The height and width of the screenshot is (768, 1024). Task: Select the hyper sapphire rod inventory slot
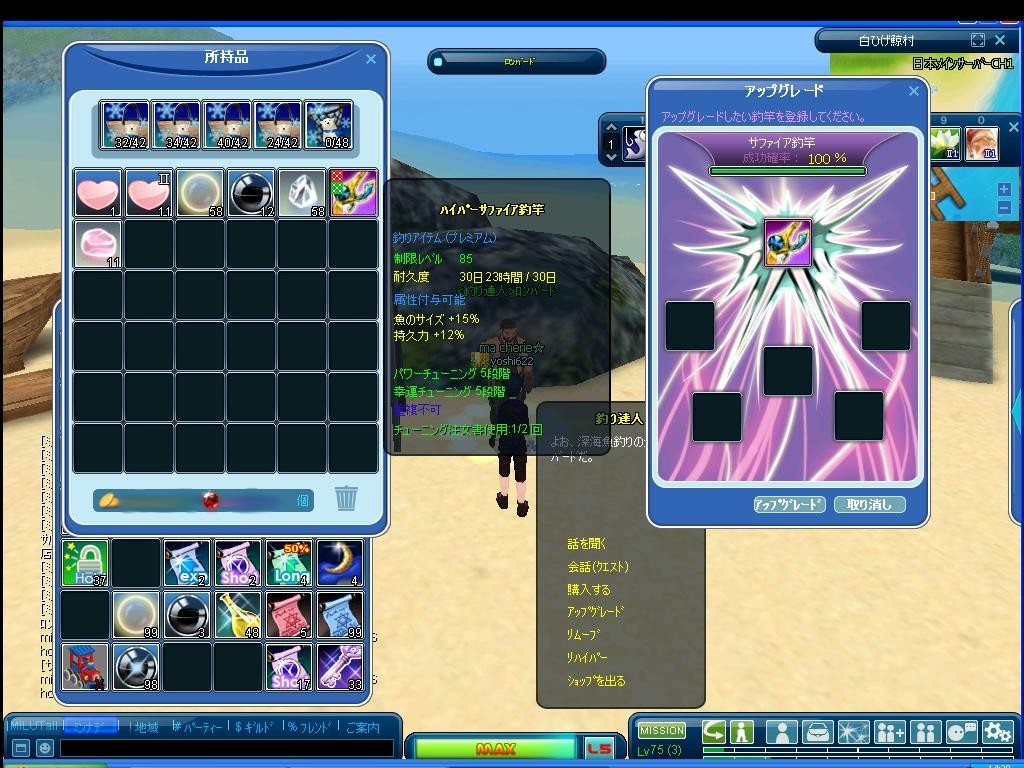point(353,193)
